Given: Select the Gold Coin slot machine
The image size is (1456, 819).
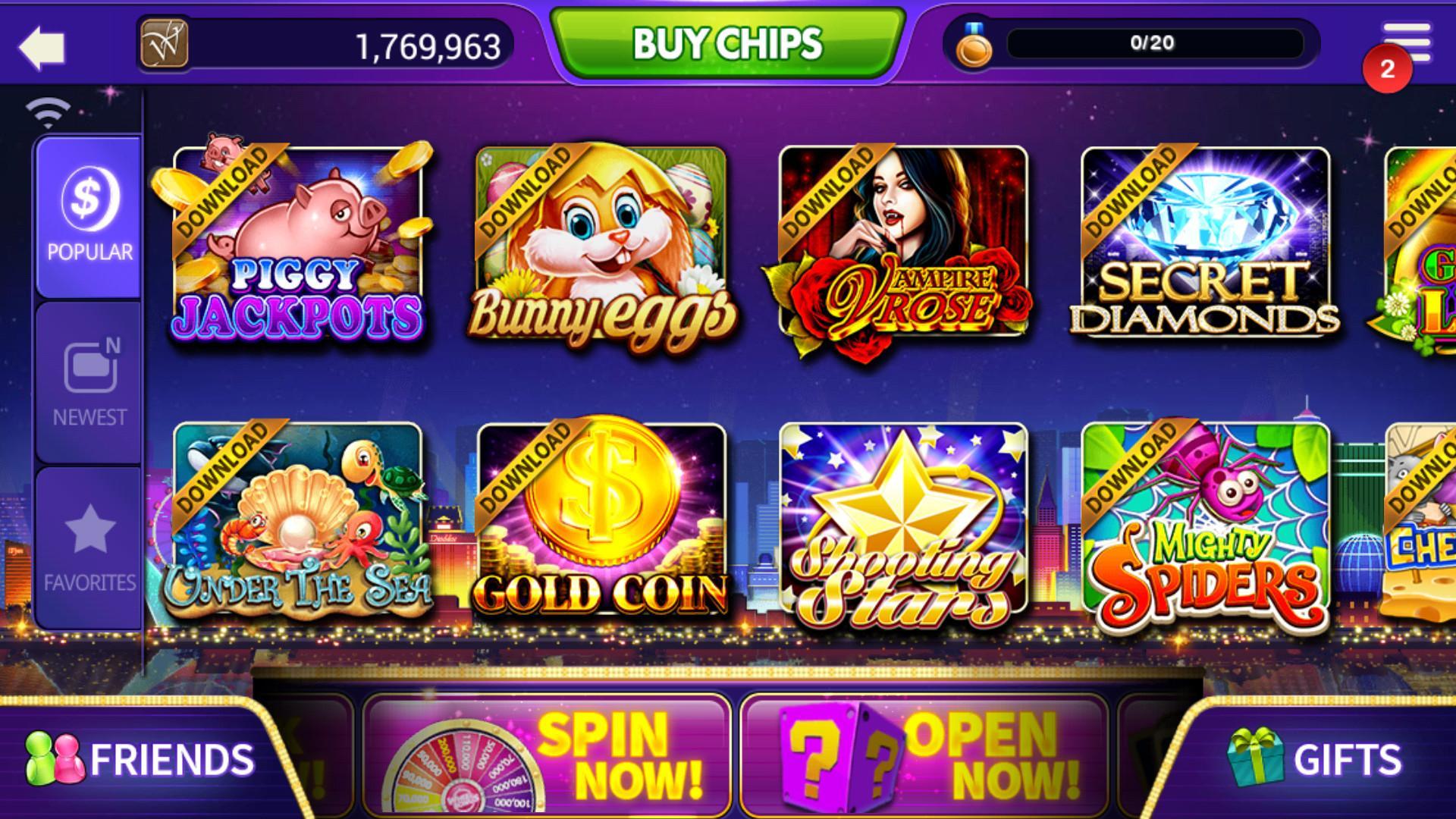Looking at the screenshot, I should point(601,523).
